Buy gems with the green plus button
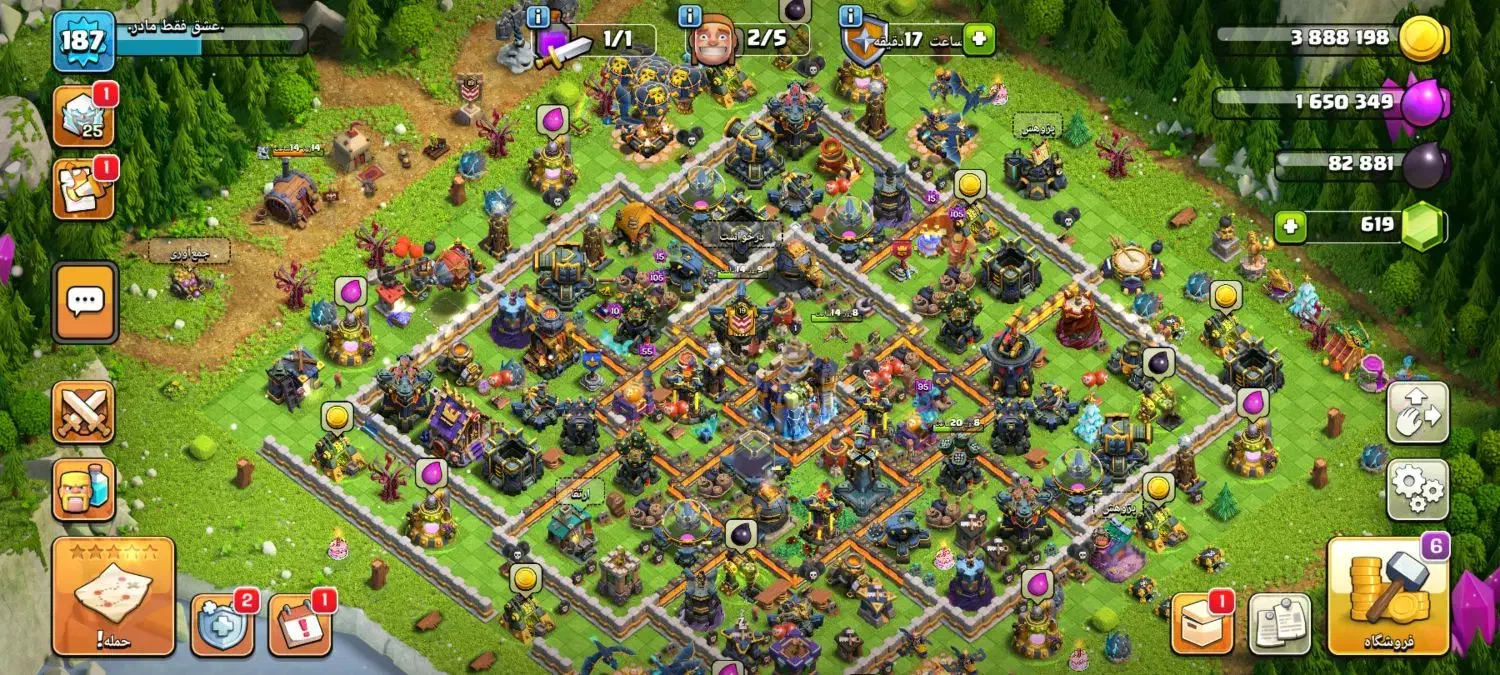The width and height of the screenshot is (1500, 675). click(1291, 226)
